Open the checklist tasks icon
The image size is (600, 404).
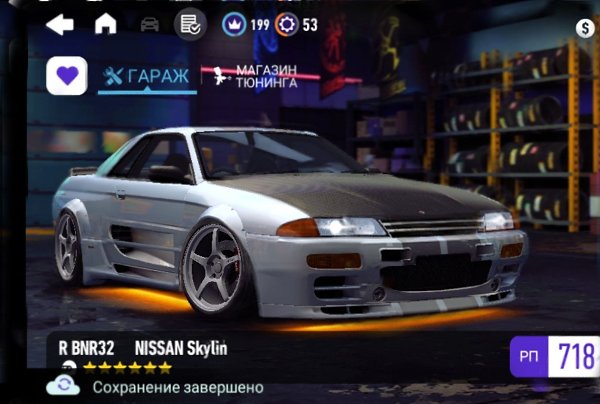[x=187, y=24]
